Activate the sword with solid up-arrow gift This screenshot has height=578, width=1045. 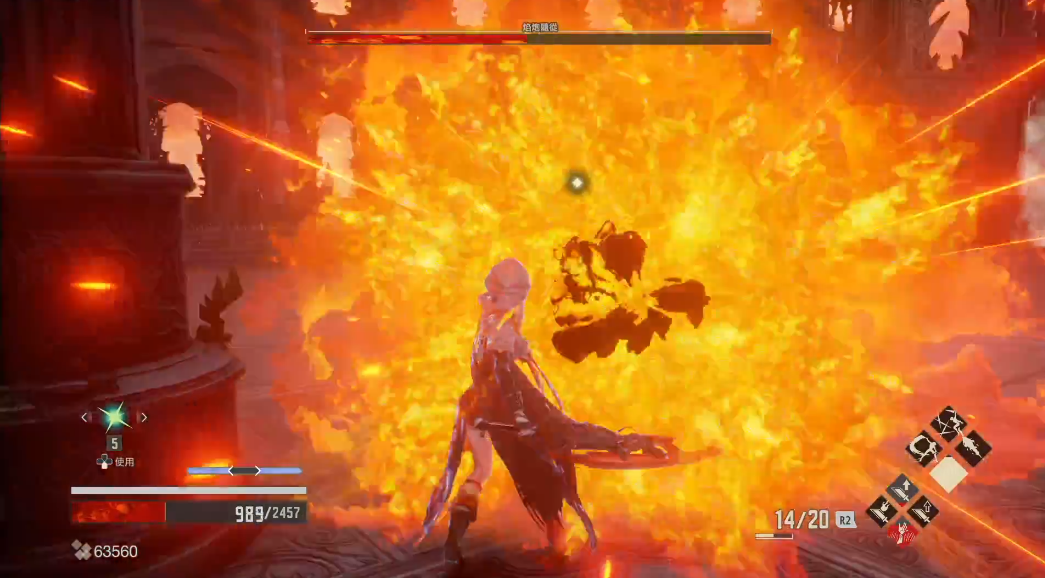pyautogui.click(x=901, y=490)
